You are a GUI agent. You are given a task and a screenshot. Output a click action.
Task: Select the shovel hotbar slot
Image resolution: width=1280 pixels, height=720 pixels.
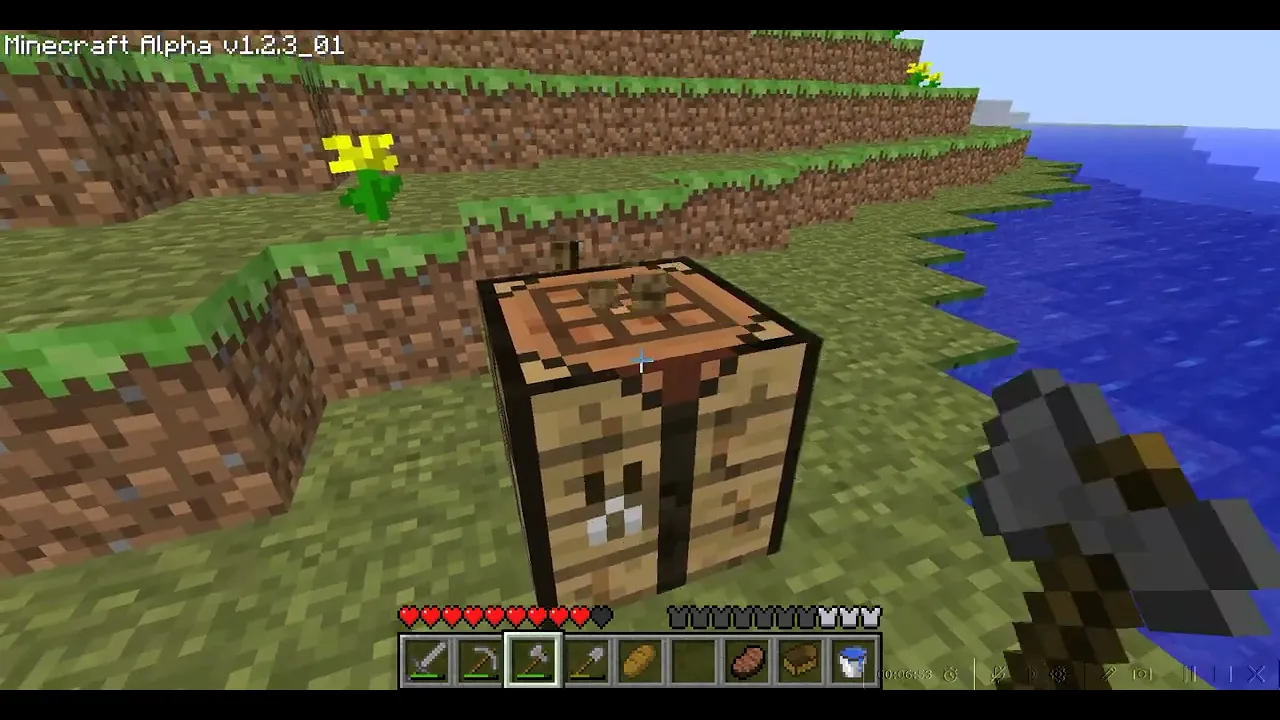pyautogui.click(x=587, y=662)
